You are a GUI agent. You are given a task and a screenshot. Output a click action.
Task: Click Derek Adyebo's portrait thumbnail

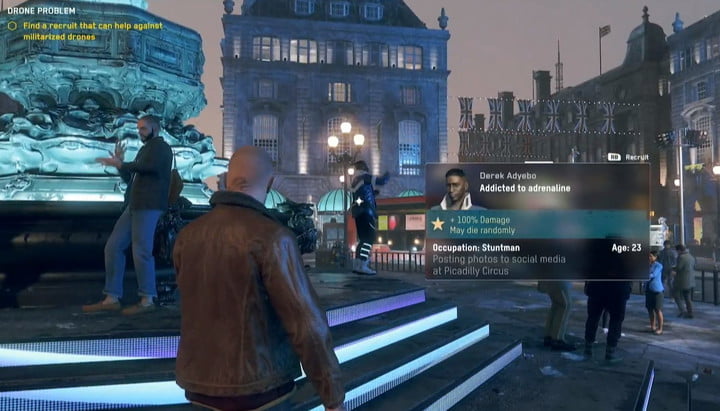[x=456, y=188]
